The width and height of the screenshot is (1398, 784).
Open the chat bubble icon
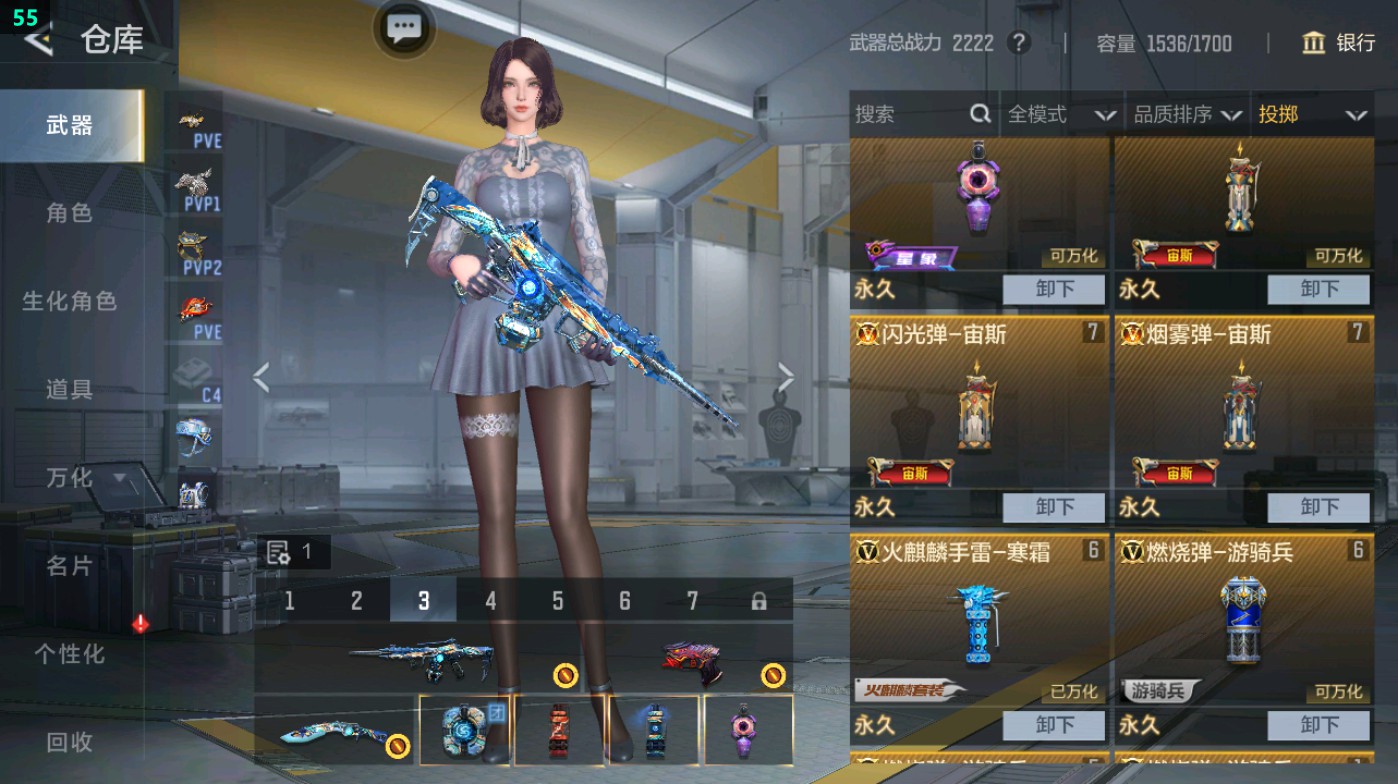pos(404,28)
